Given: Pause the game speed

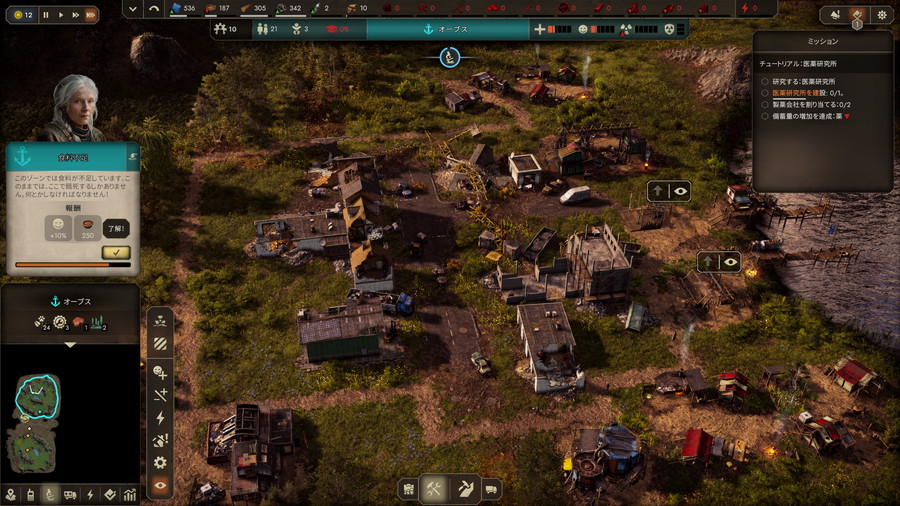Looking at the screenshot, I should click(46, 15).
